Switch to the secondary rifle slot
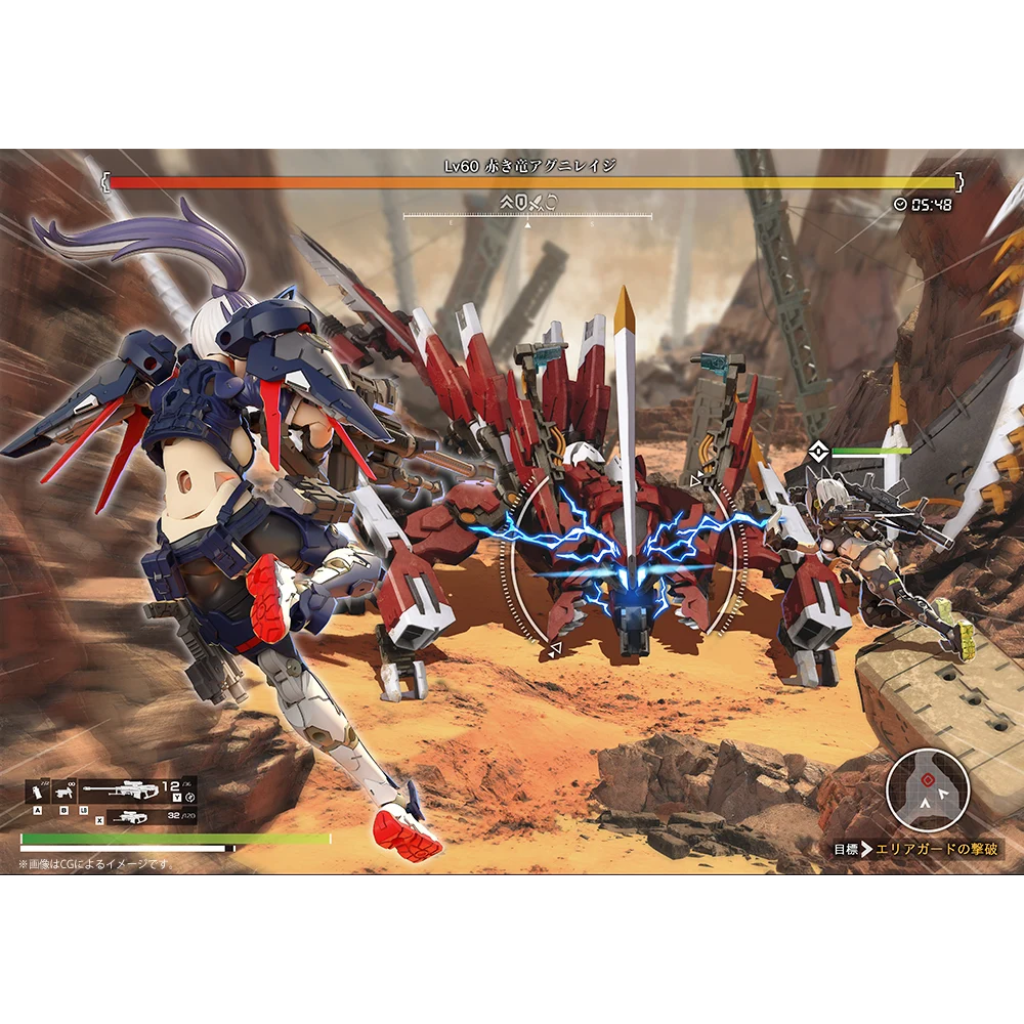 130,817
